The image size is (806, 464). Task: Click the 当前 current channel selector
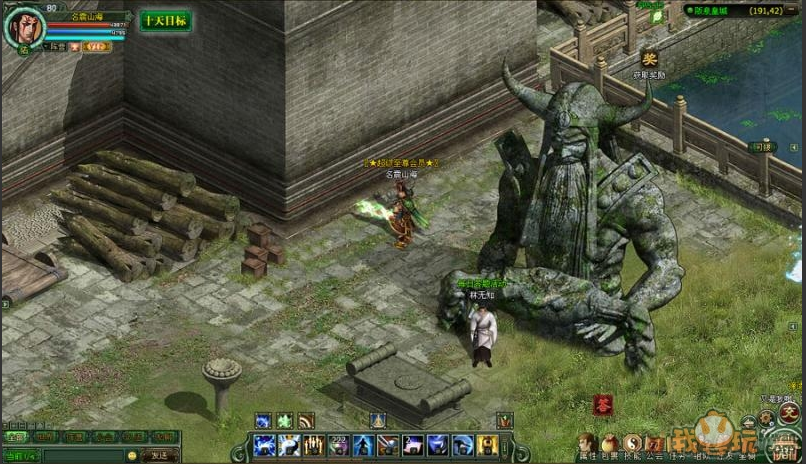point(21,455)
